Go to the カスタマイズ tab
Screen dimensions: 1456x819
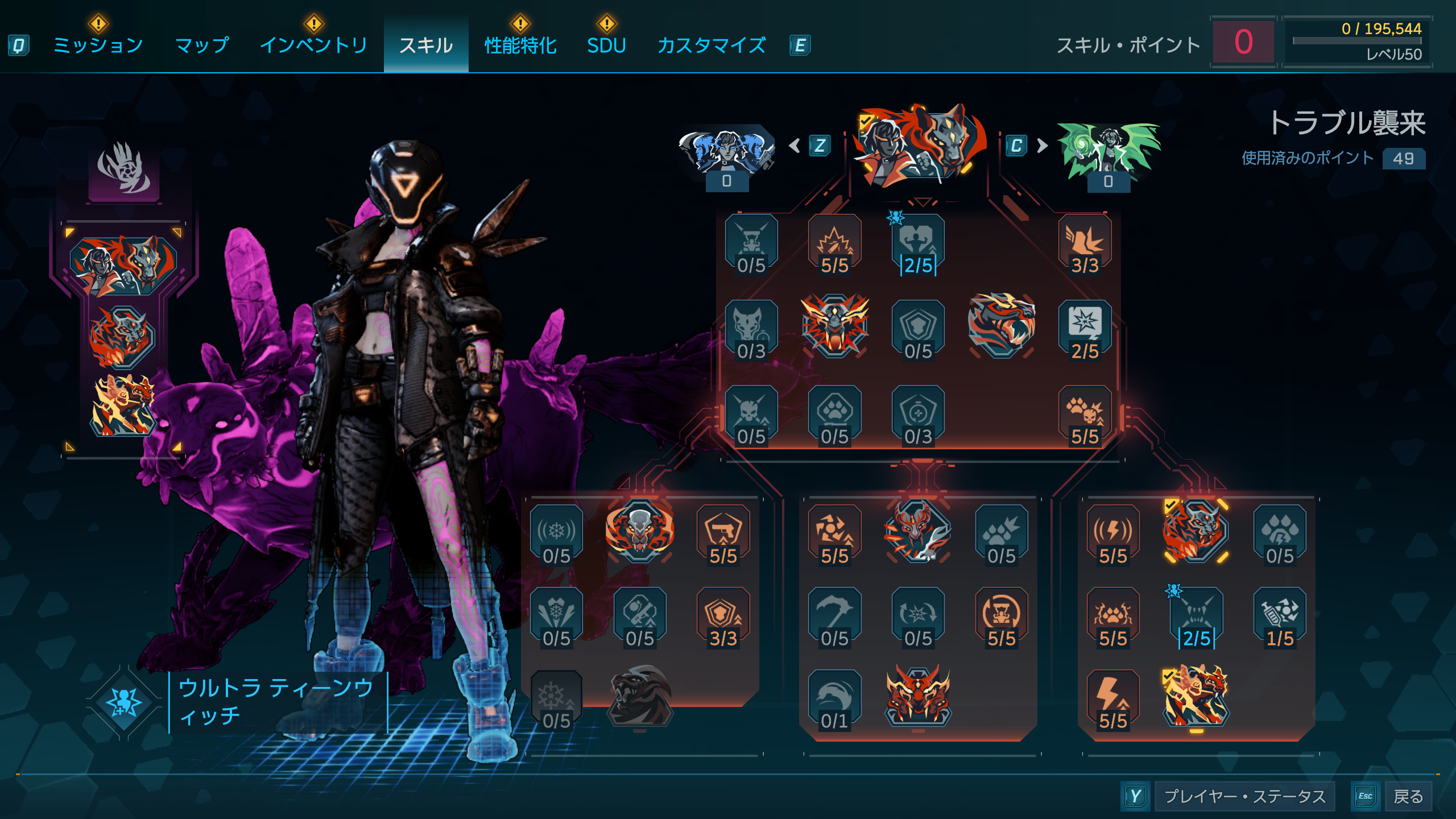(x=712, y=45)
